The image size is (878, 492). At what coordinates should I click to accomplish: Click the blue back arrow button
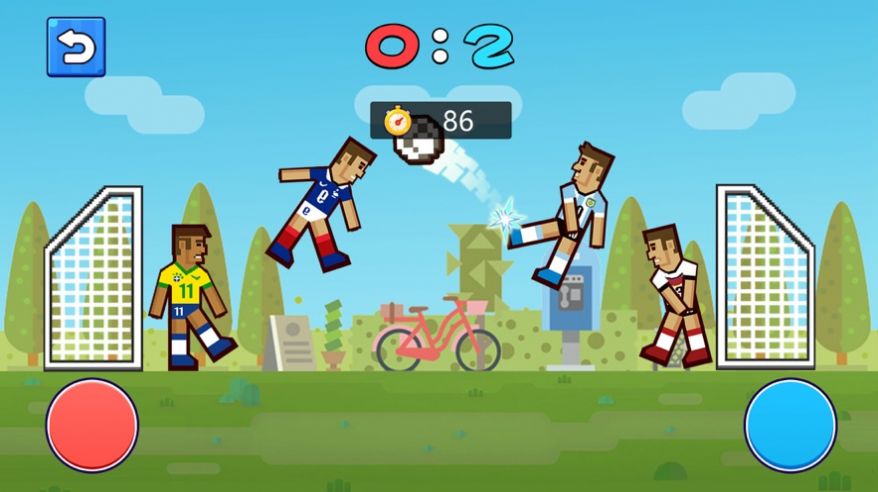[x=76, y=47]
